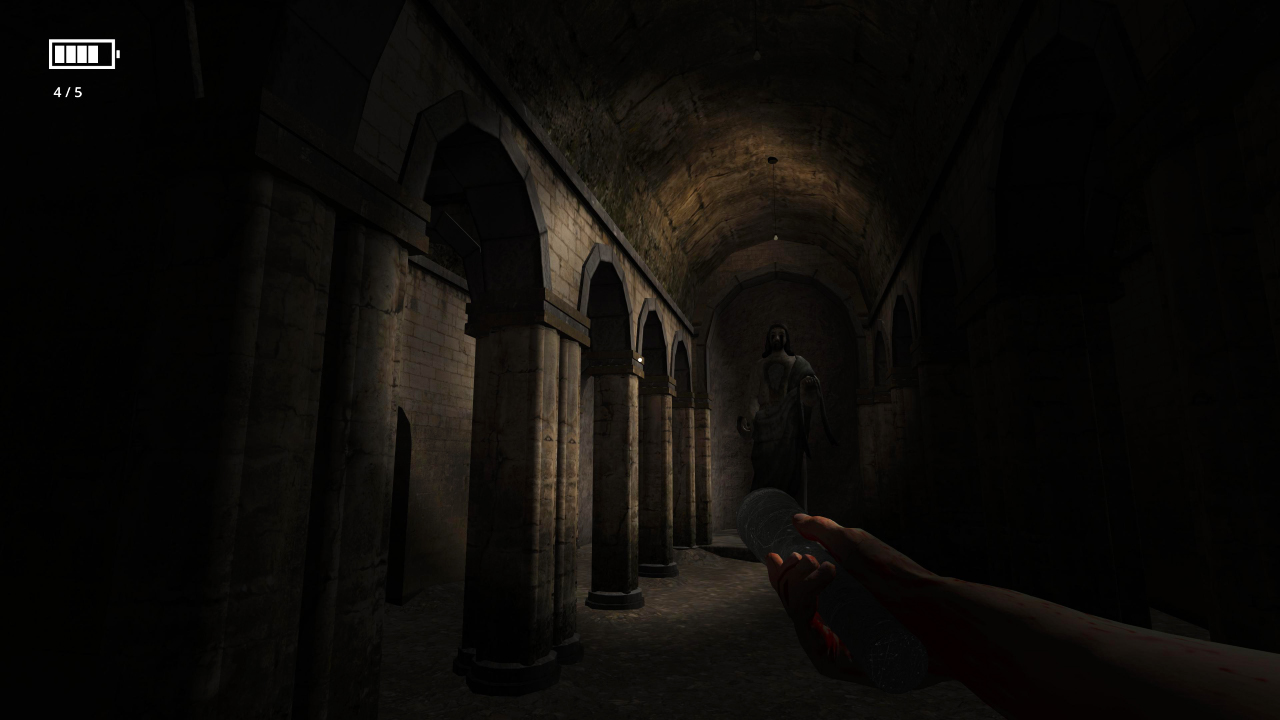The image size is (1280, 720).
Task: Toggle the leftmost empty battery segment
Action: coord(103,55)
